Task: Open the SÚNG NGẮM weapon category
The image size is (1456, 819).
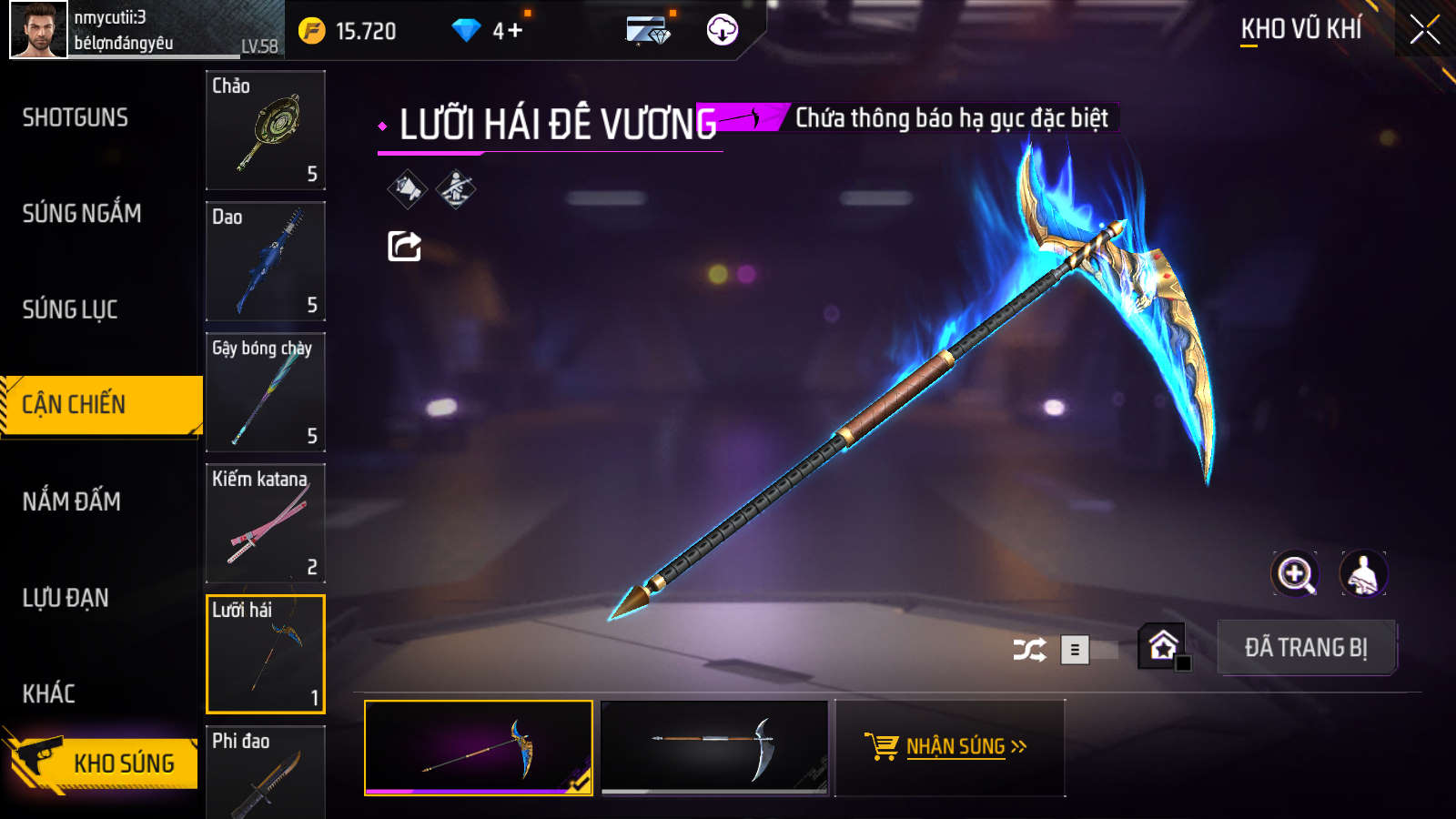Action: pos(82,214)
